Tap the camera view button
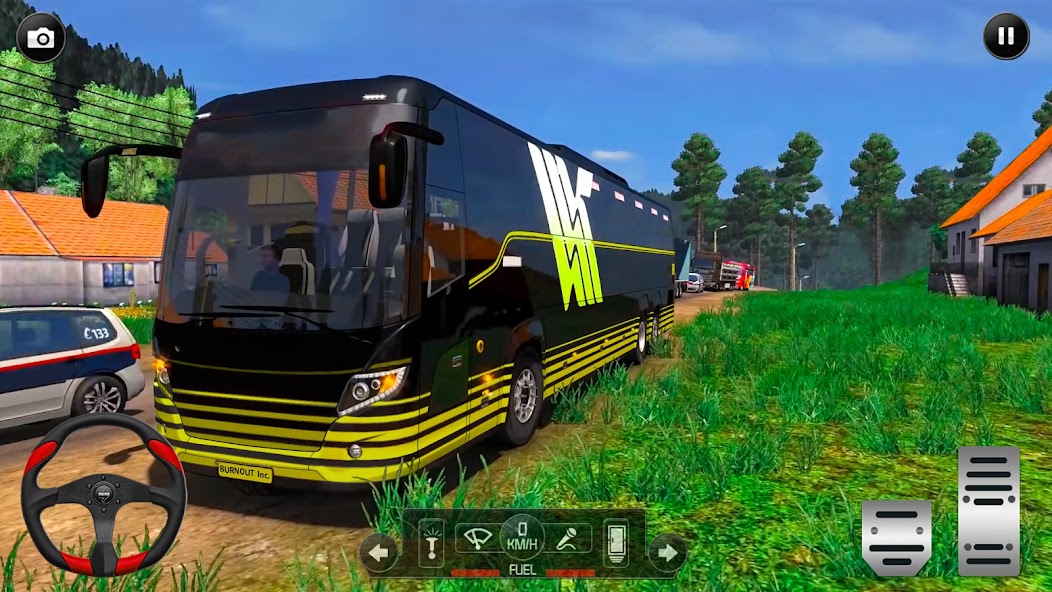Screen dimensions: 1052x592 coord(41,38)
